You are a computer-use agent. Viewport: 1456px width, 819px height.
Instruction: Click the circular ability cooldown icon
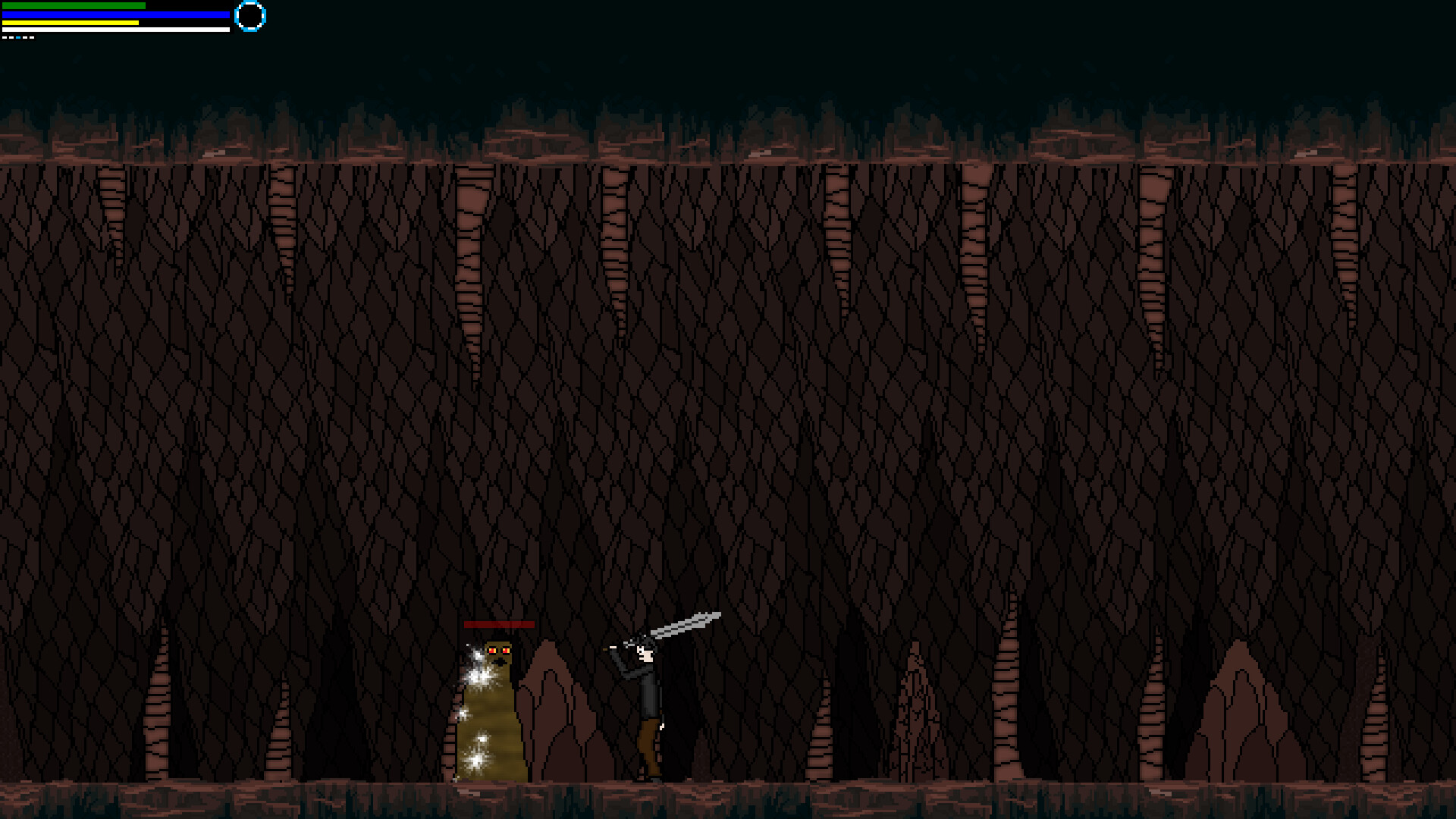(x=250, y=15)
